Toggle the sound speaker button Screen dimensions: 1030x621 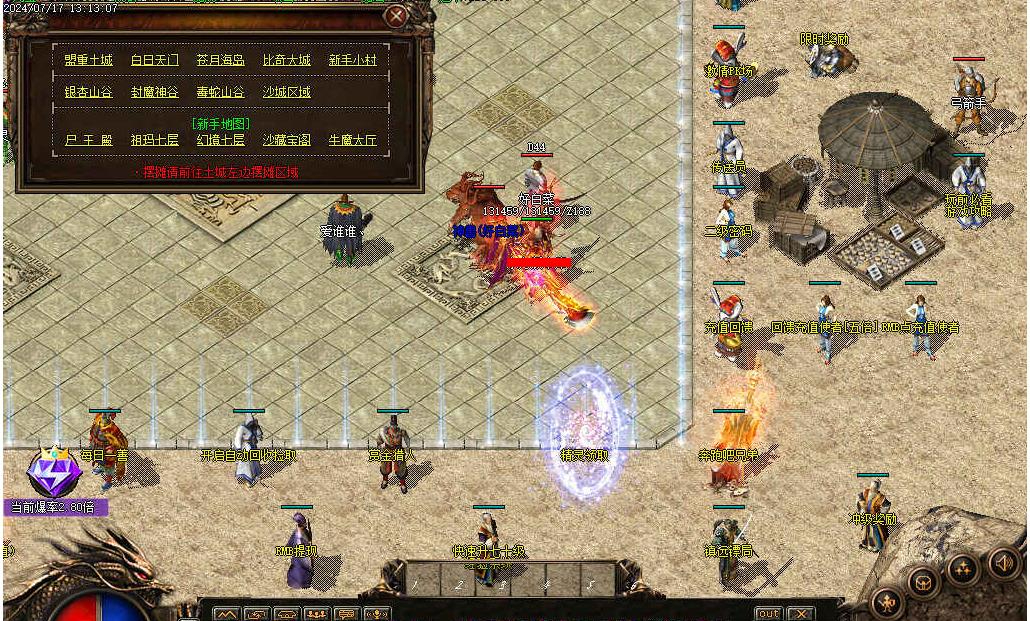pos(1002,562)
